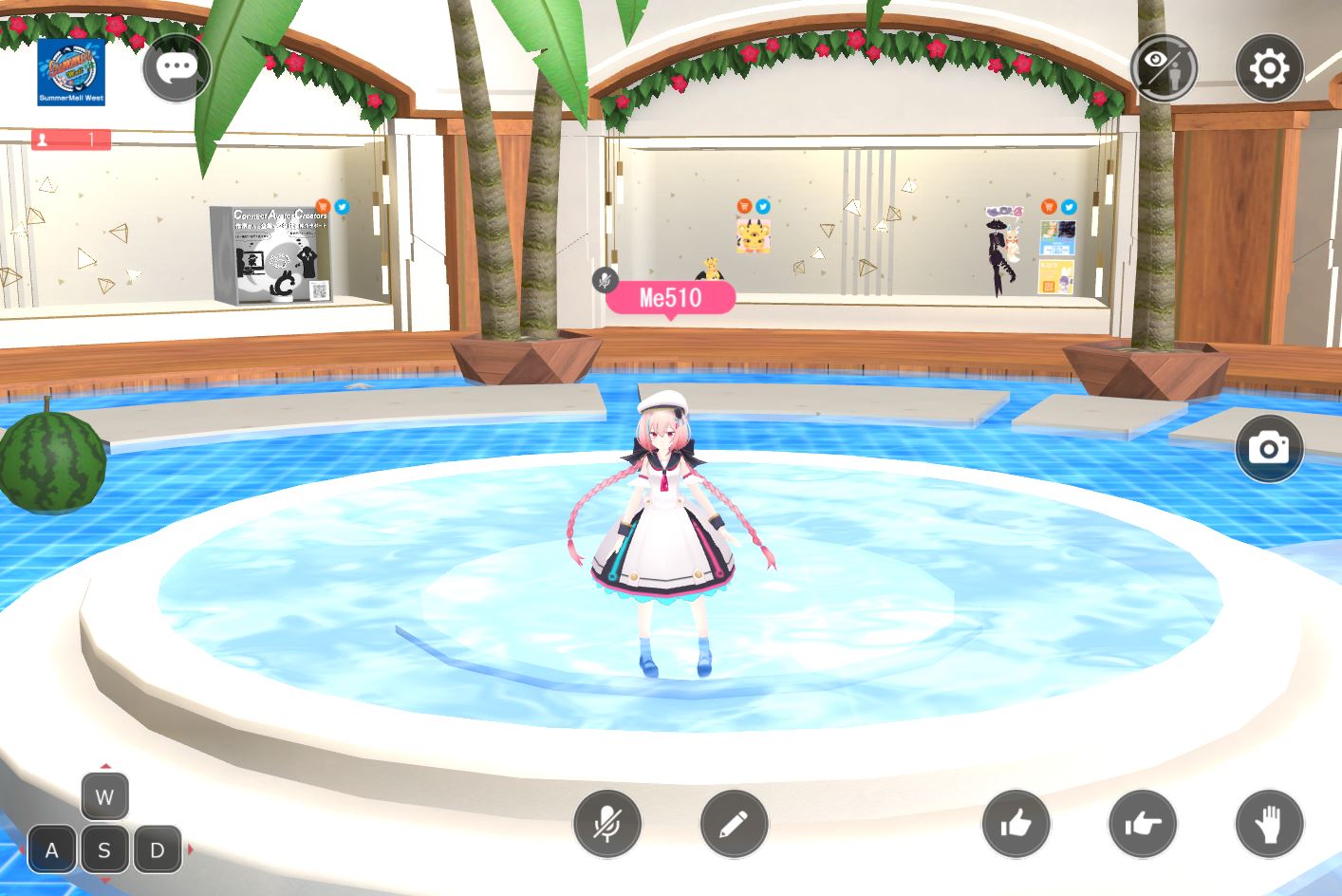Send a thumbs-up reaction
This screenshot has height=896, width=1342.
pyautogui.click(x=1016, y=823)
